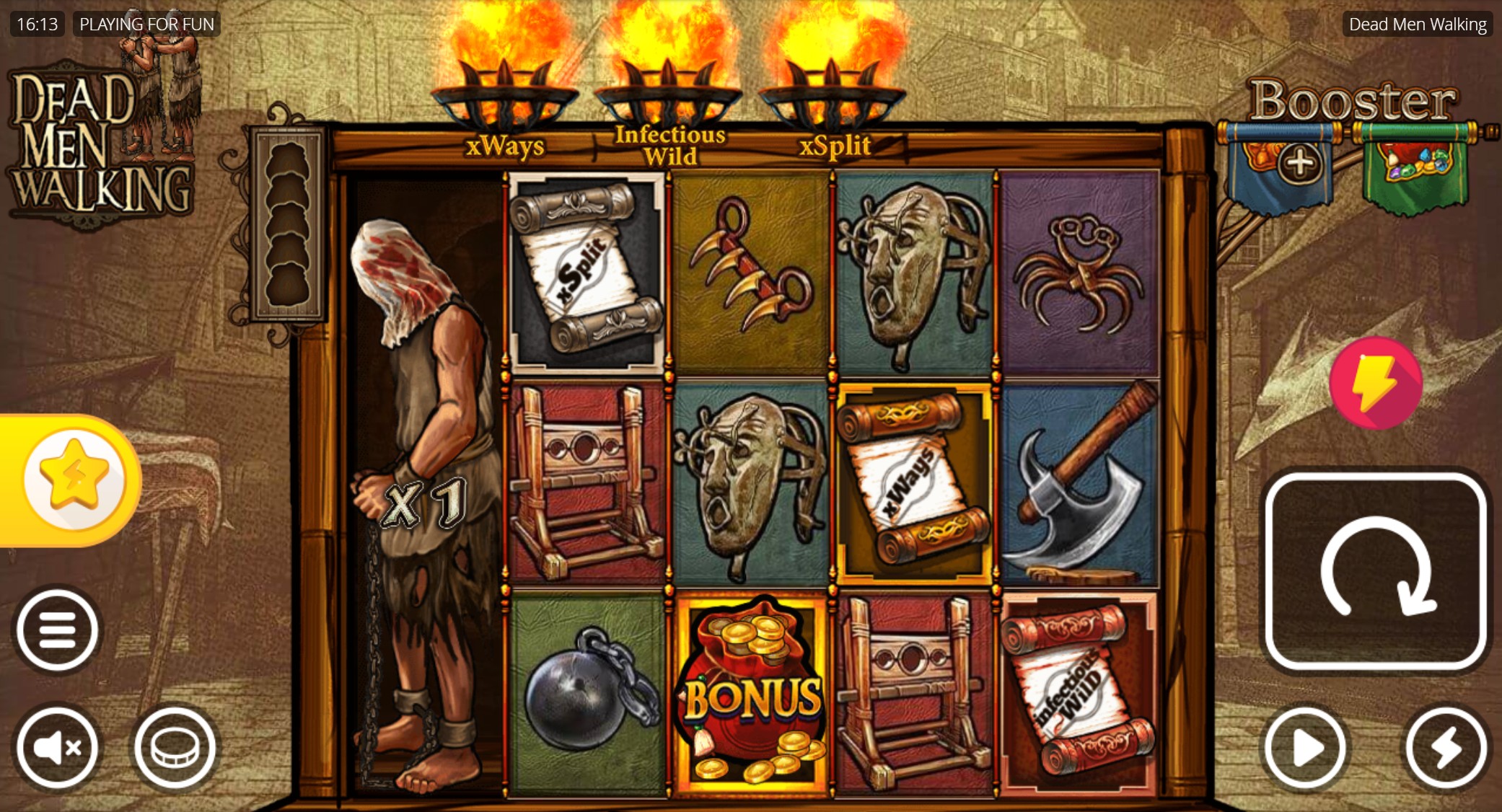Select the golden-framed xWays scroll symbol

pyautogui.click(x=915, y=476)
